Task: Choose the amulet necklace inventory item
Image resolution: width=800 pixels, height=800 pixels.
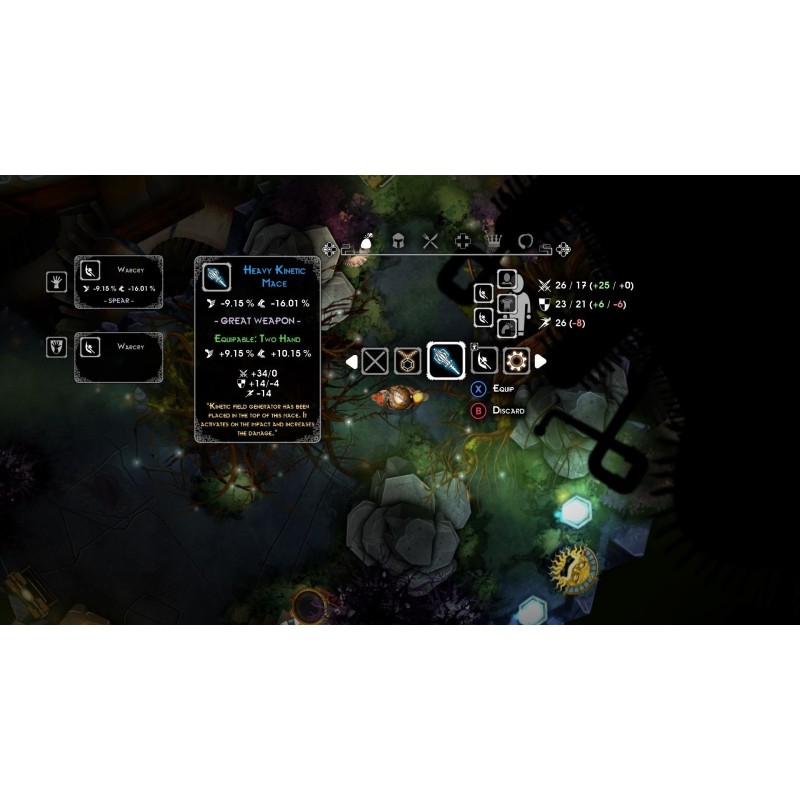Action: pos(407,361)
